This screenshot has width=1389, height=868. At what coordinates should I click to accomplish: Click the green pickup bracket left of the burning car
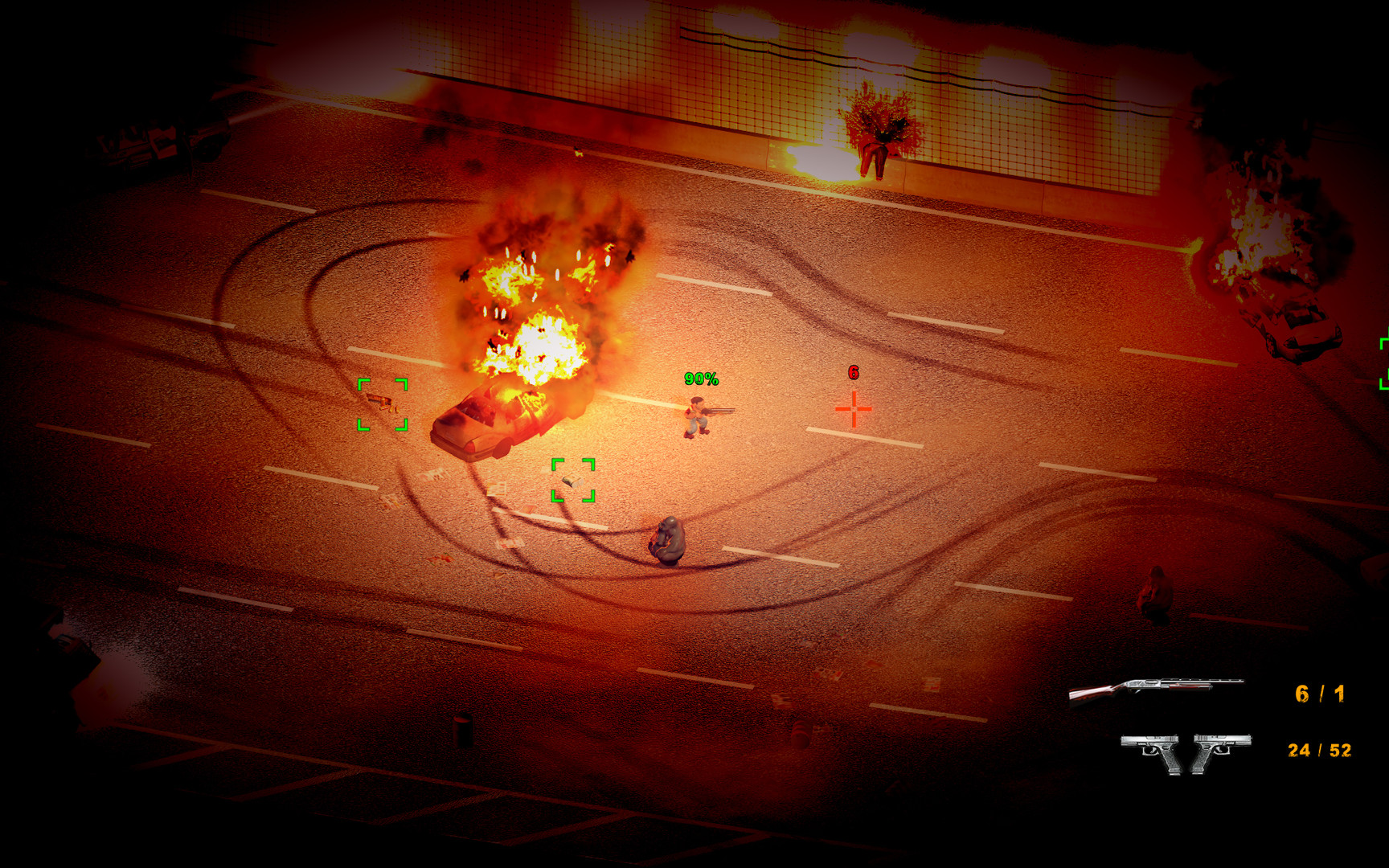tap(382, 406)
